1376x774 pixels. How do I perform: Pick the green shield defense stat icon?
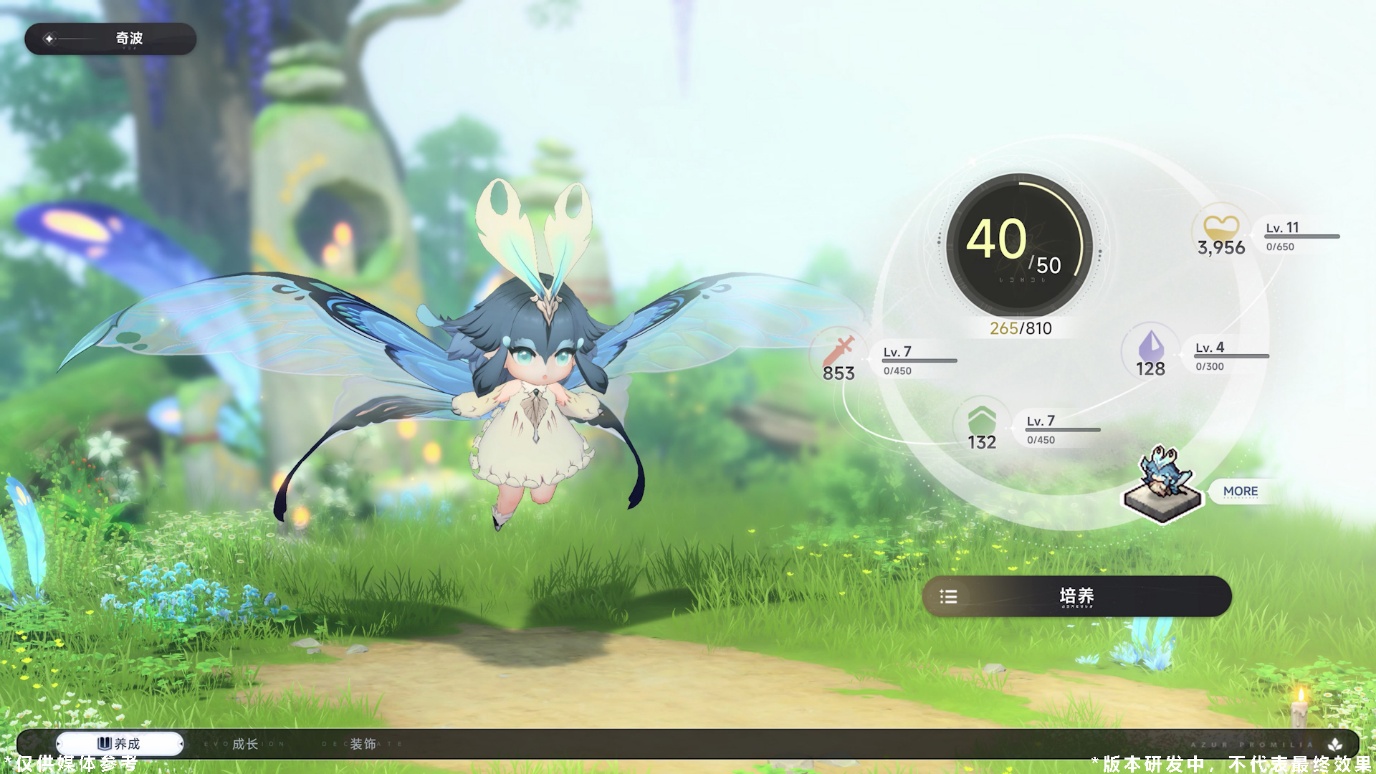[981, 418]
